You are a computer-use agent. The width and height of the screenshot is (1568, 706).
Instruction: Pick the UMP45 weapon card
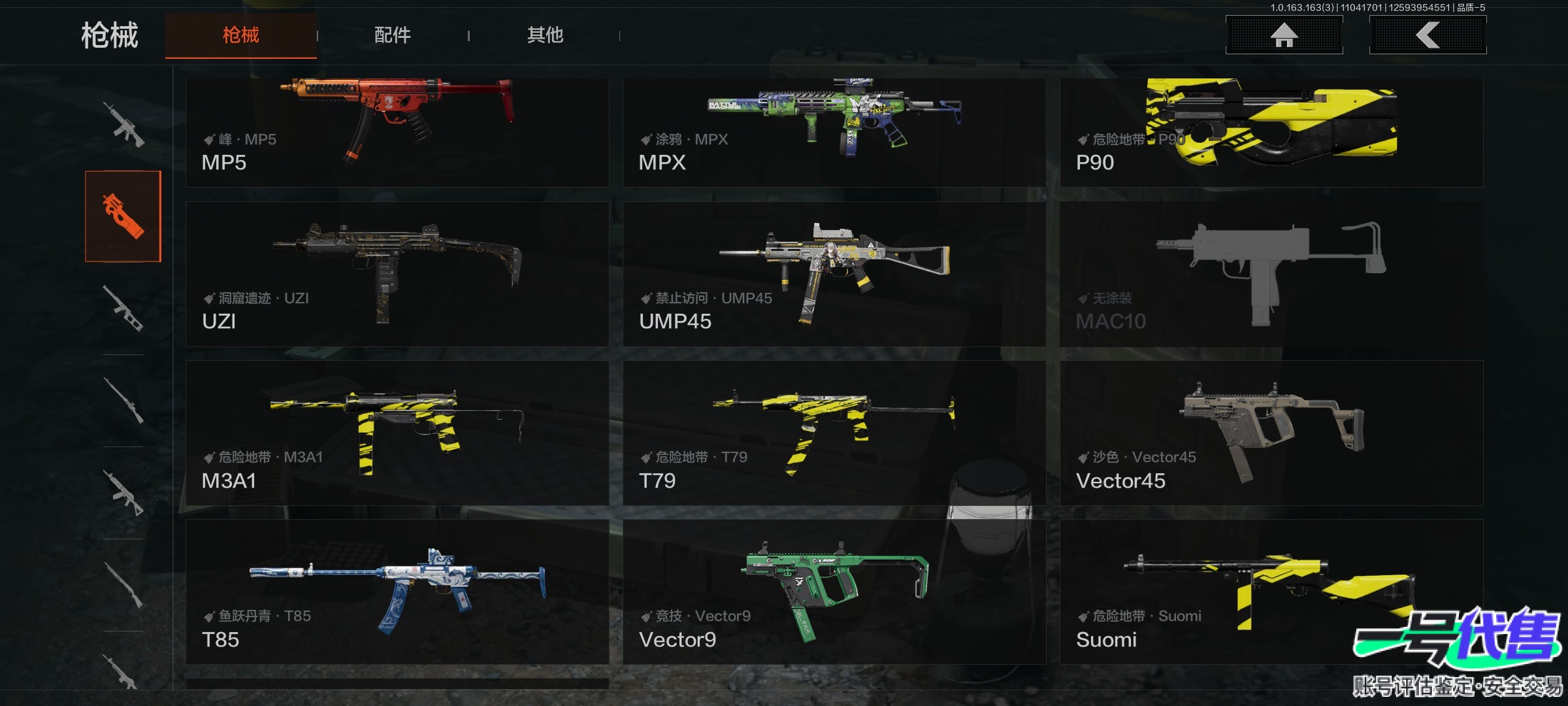(834, 274)
